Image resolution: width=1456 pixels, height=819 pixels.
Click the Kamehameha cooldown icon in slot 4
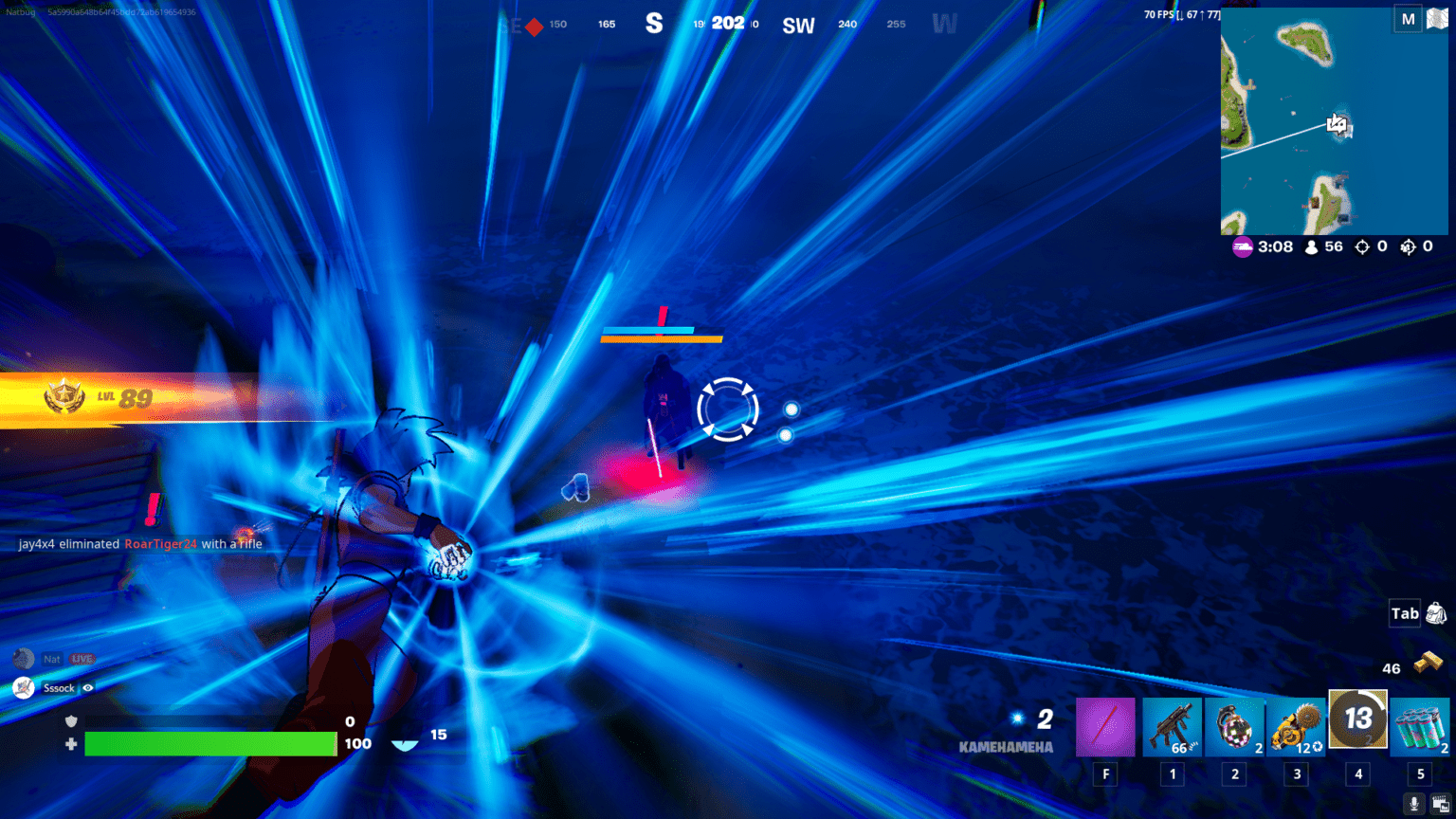click(x=1358, y=720)
